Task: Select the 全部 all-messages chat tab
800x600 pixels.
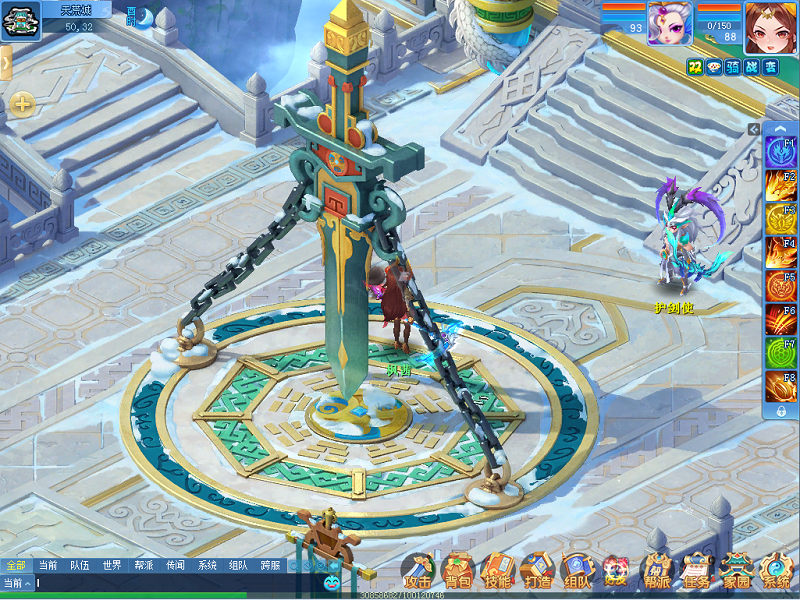Action: pyautogui.click(x=16, y=565)
